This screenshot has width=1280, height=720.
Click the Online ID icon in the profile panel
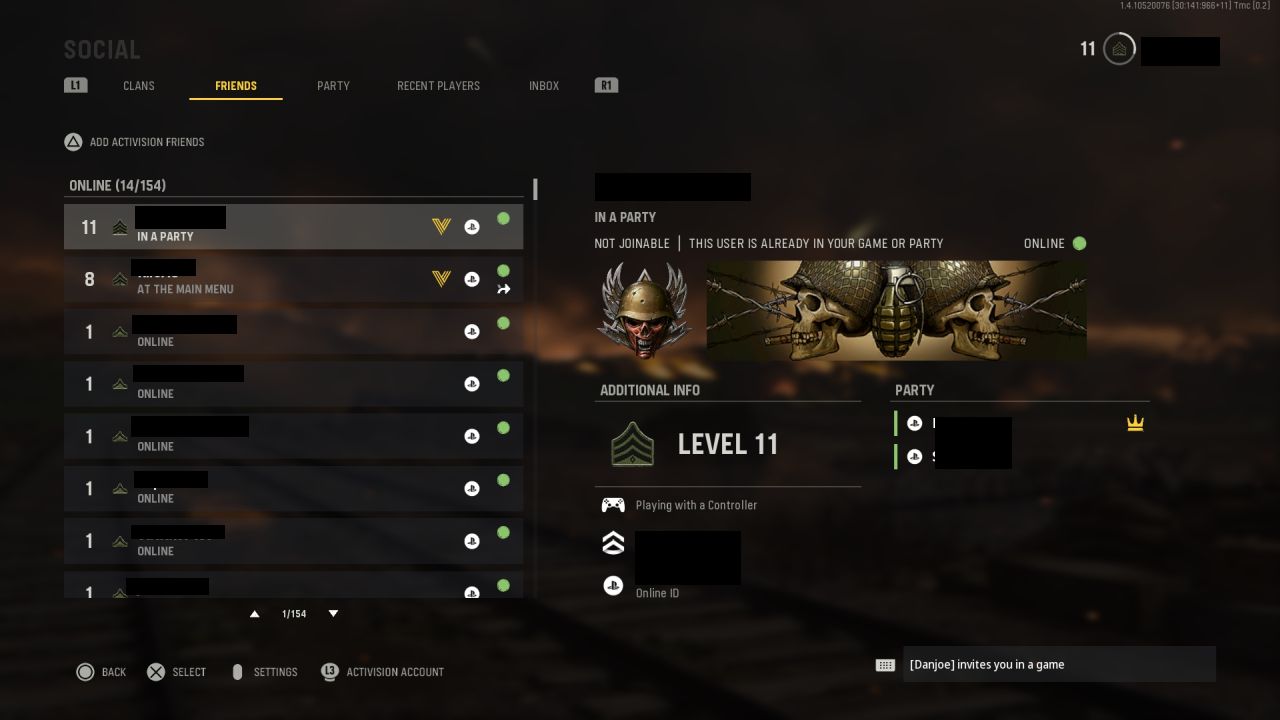613,585
